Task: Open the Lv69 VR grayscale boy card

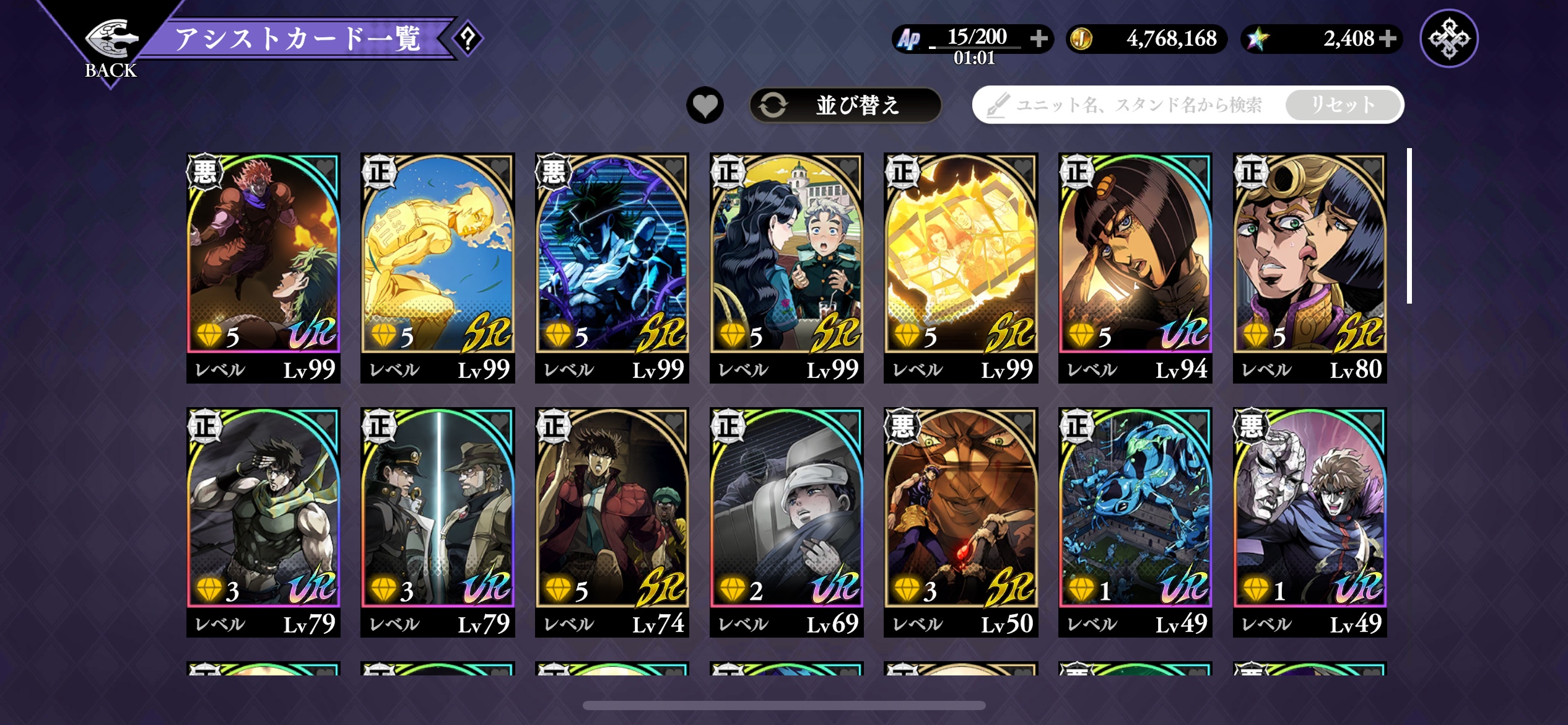Action: 786,521
